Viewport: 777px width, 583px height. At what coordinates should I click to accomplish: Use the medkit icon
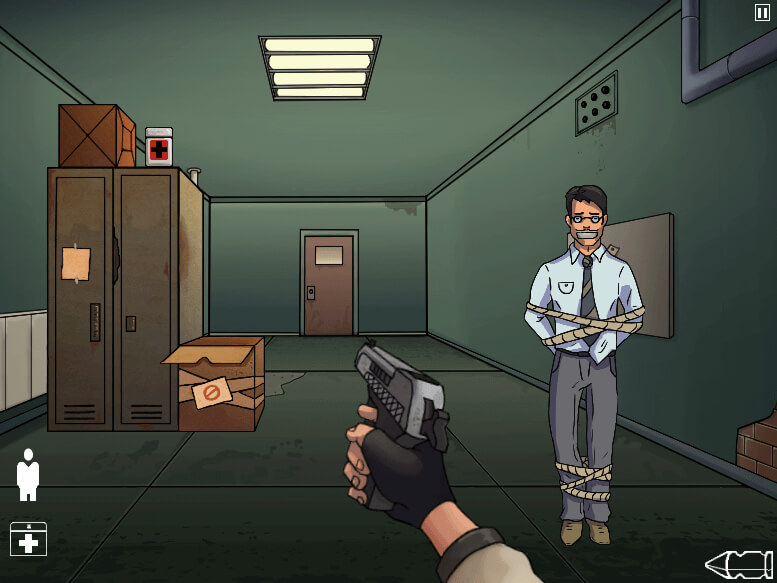tap(28, 539)
